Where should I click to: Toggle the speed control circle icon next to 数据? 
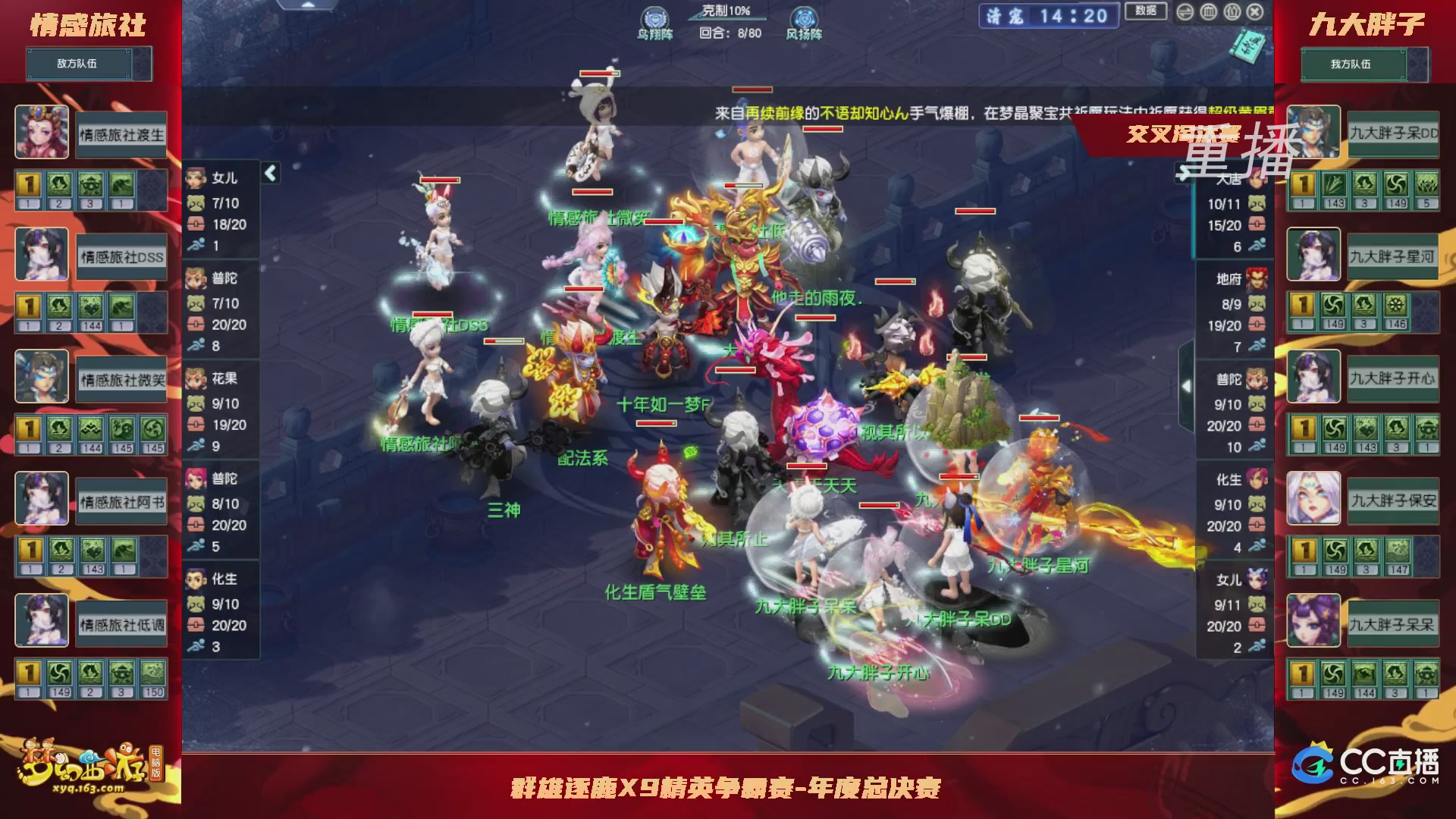coord(1185,11)
